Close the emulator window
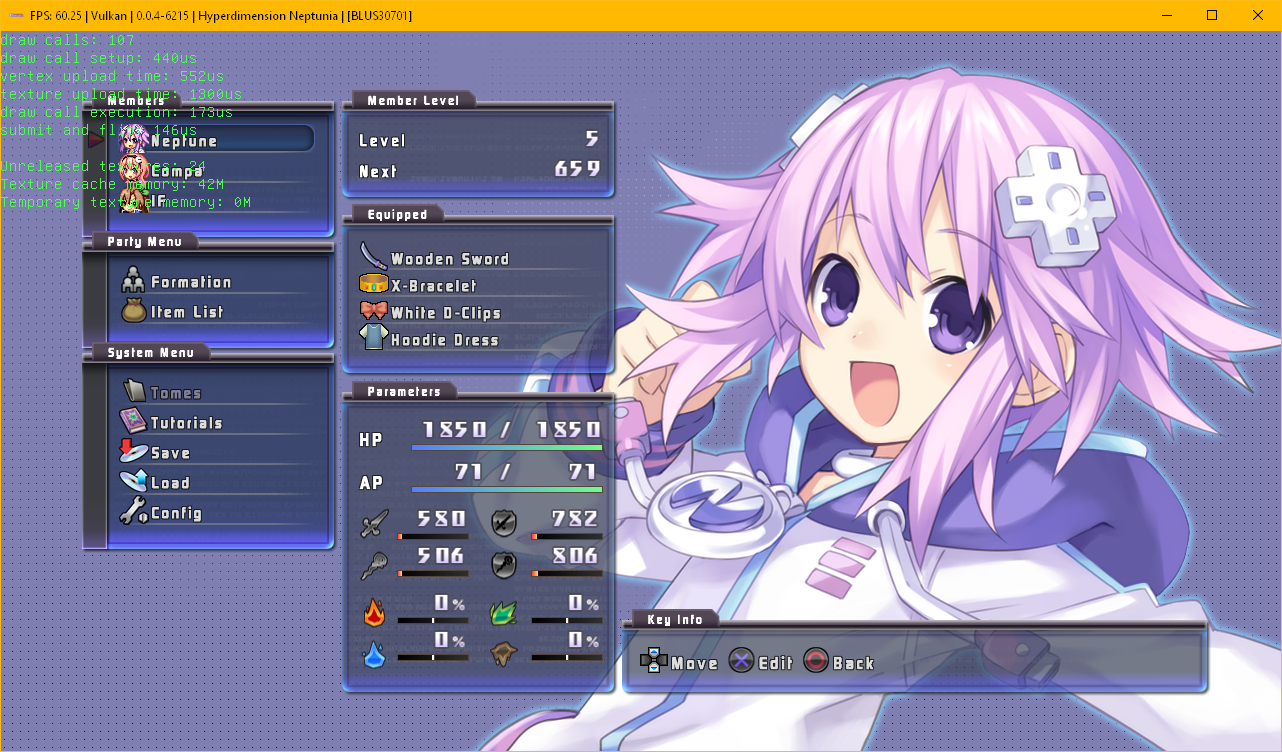Screen dimensions: 1282x752 [1258, 15]
